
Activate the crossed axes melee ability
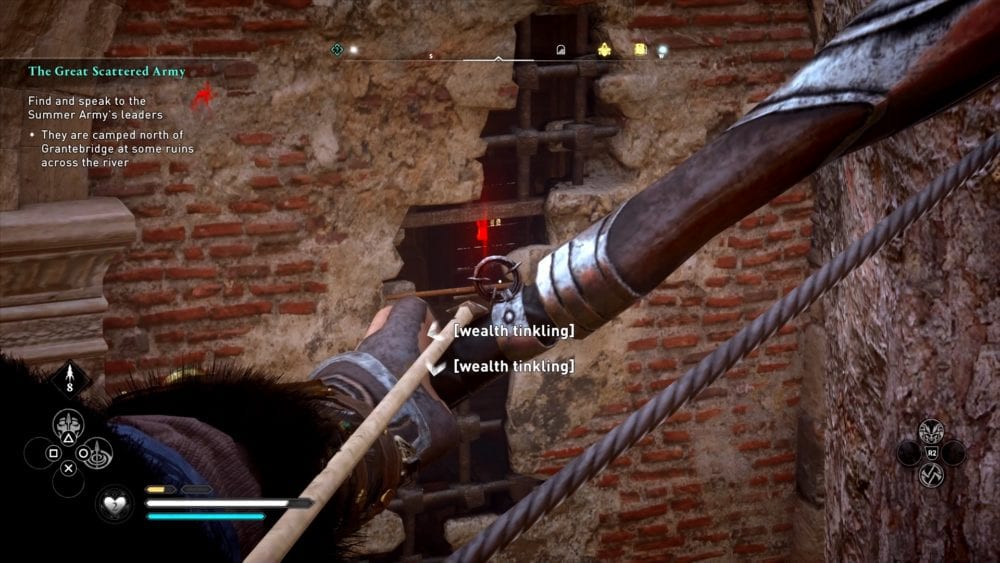click(931, 474)
